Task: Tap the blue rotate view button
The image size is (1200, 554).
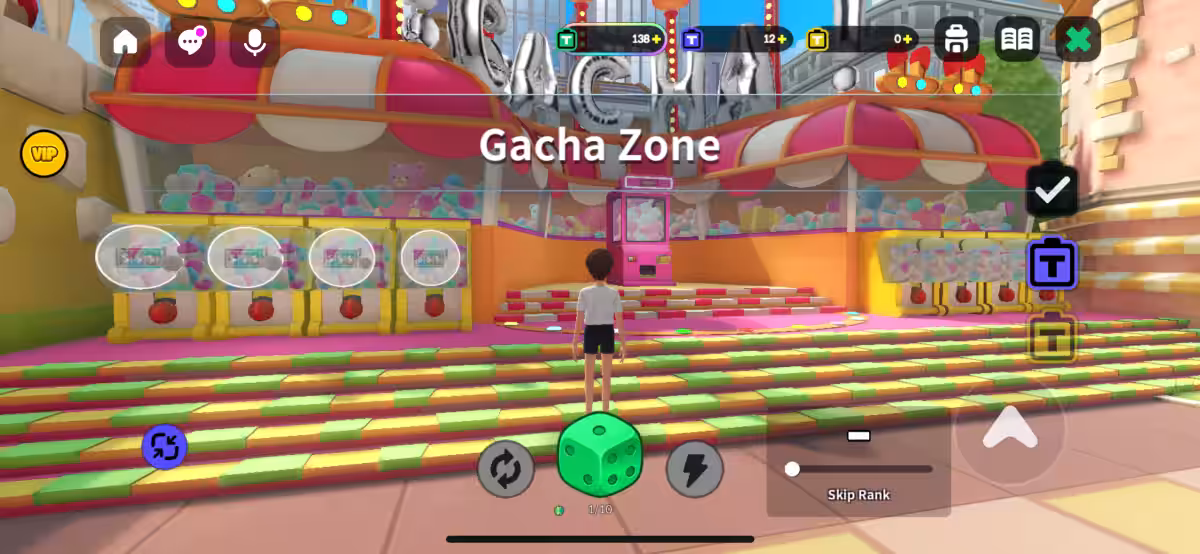Action: click(165, 447)
